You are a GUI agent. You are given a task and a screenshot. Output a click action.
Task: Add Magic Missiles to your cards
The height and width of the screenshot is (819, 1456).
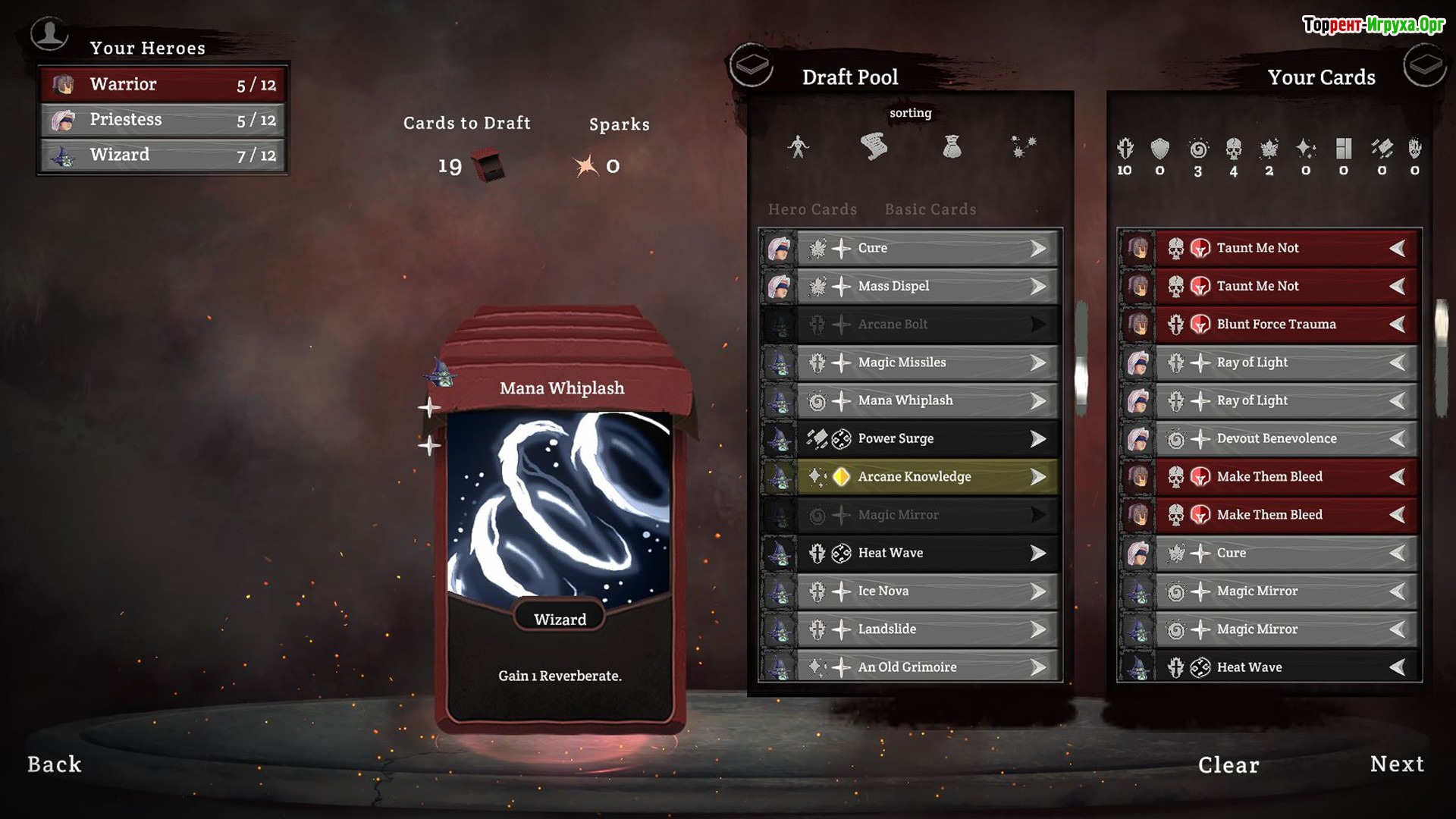click(x=927, y=363)
